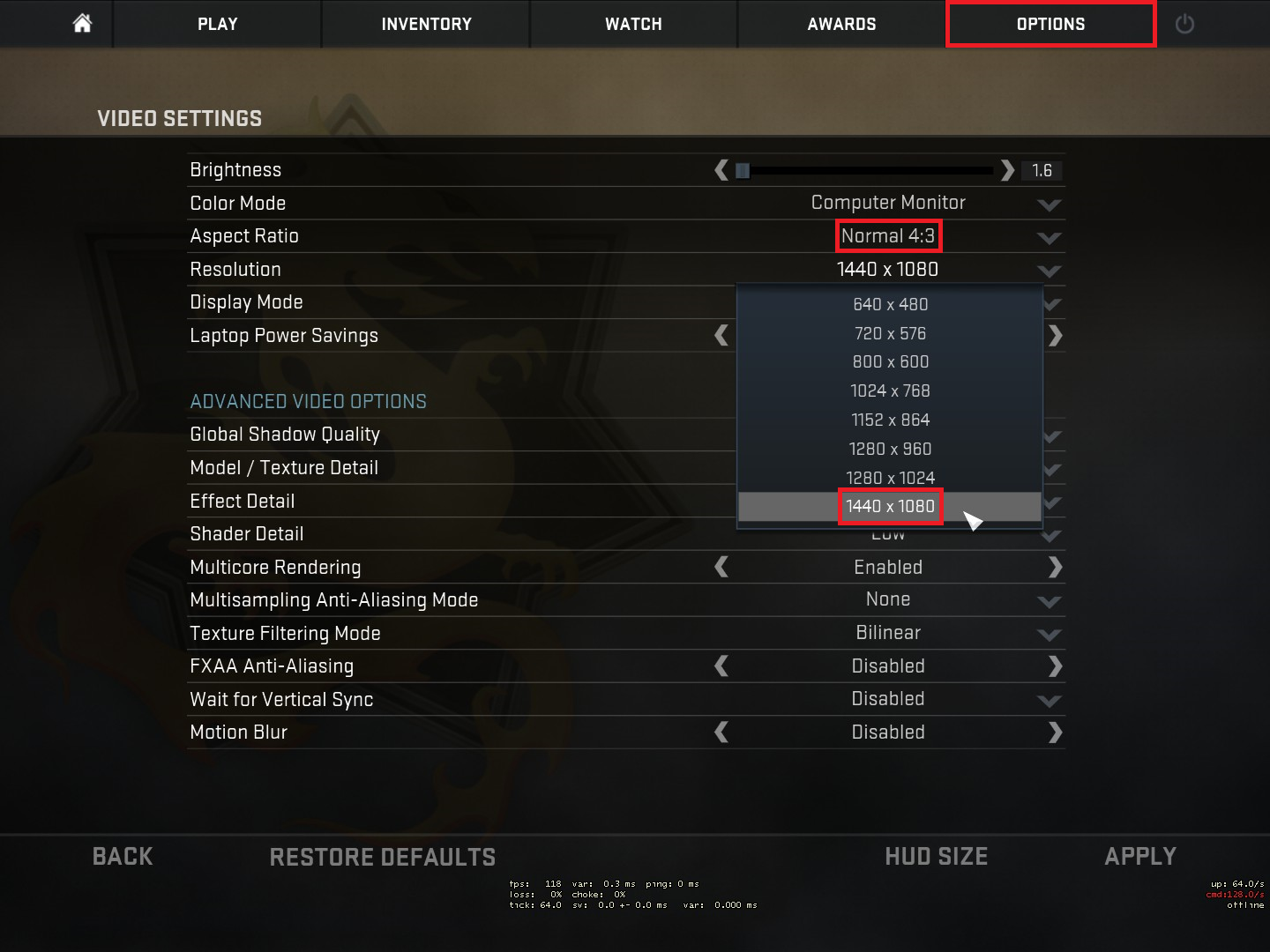1270x952 pixels.
Task: Toggle Multicore Rendering with the right arrow
Action: pyautogui.click(x=1056, y=567)
